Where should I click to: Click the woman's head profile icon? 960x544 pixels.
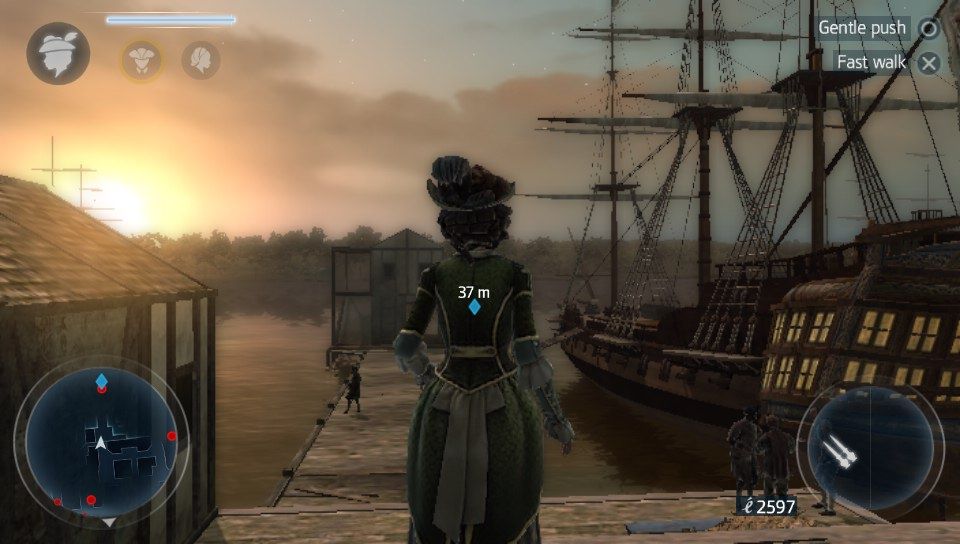click(x=201, y=60)
